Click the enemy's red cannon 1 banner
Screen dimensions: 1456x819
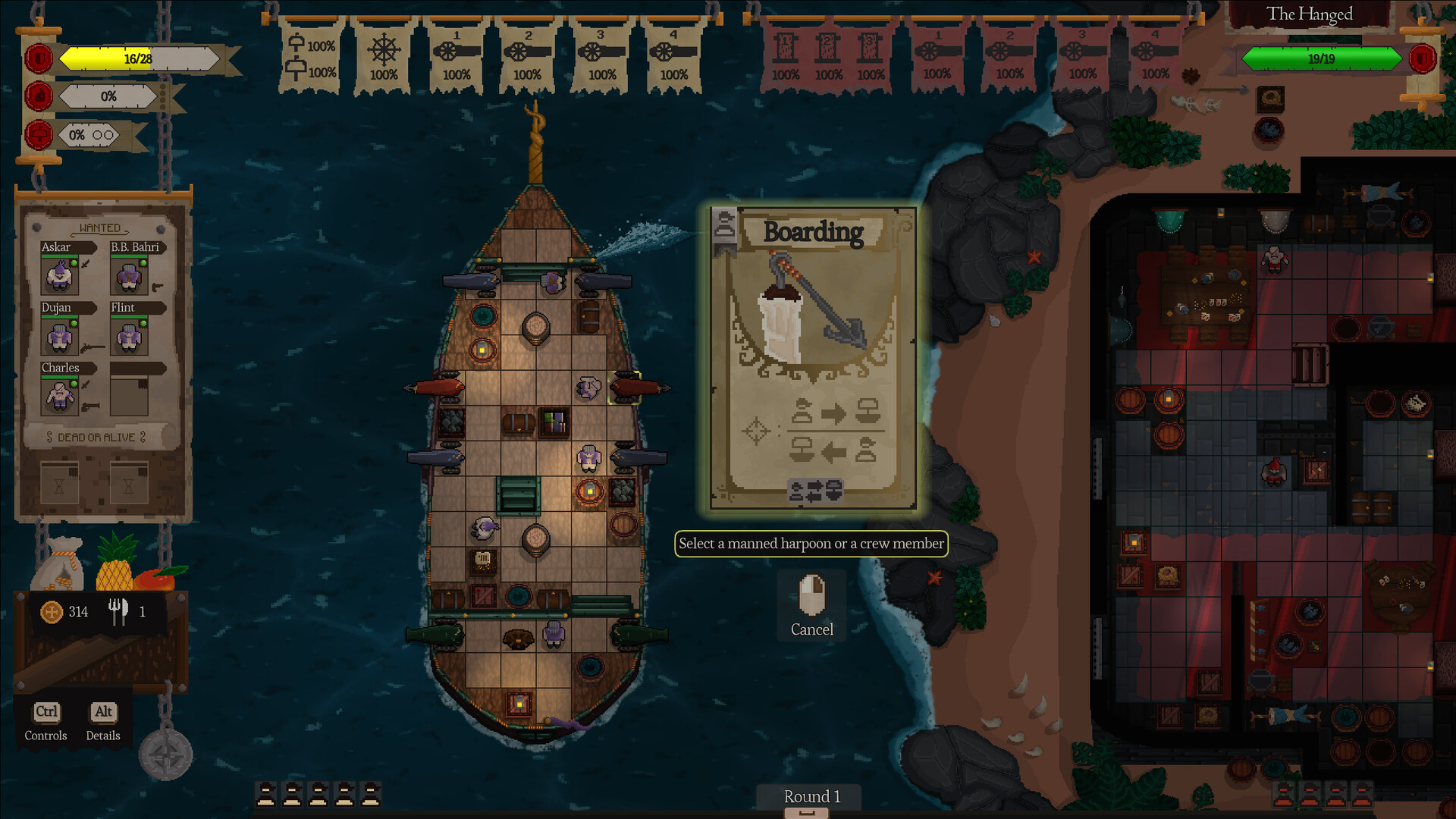(x=937, y=58)
